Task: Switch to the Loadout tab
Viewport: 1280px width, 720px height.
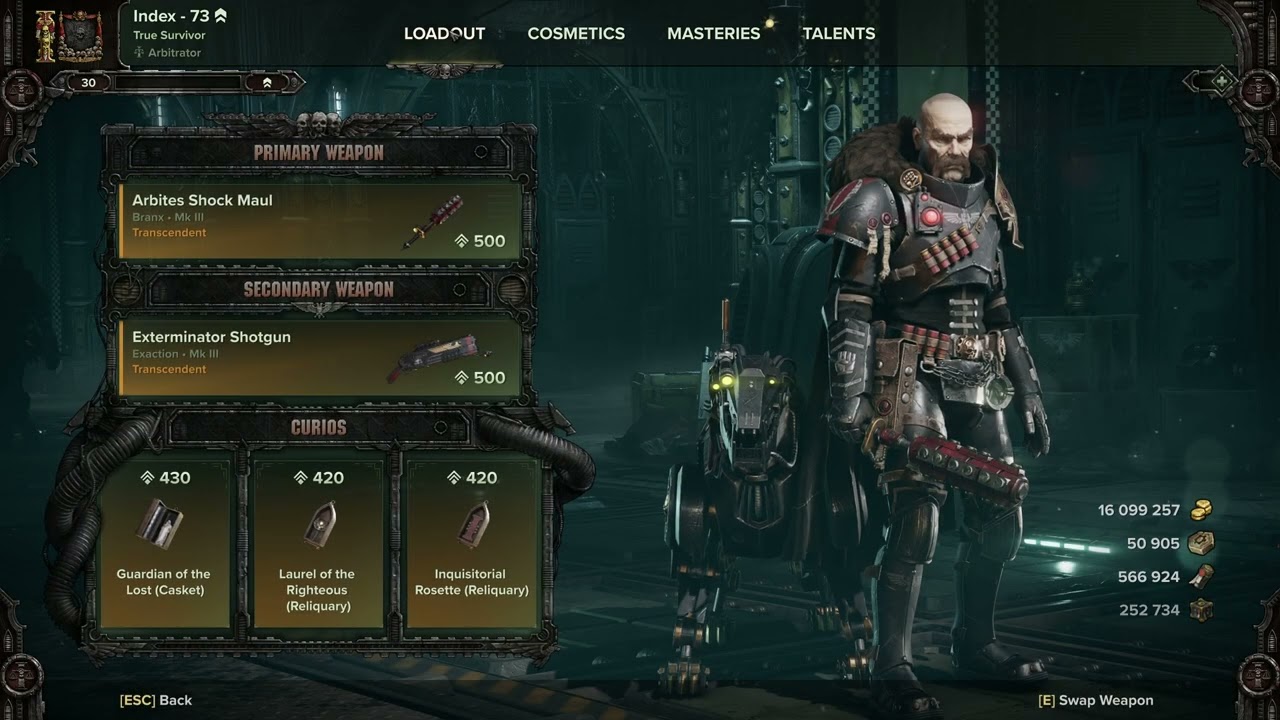Action: point(444,33)
